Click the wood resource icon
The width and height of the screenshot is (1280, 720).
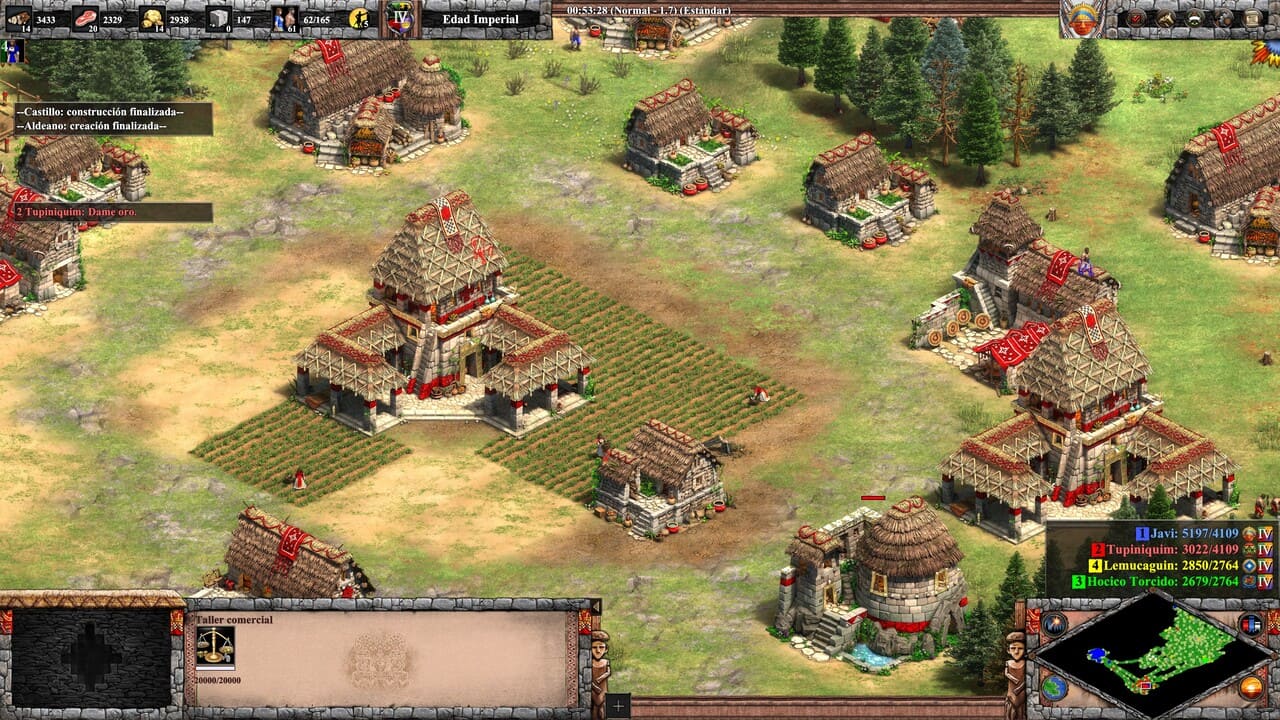click(x=18, y=17)
